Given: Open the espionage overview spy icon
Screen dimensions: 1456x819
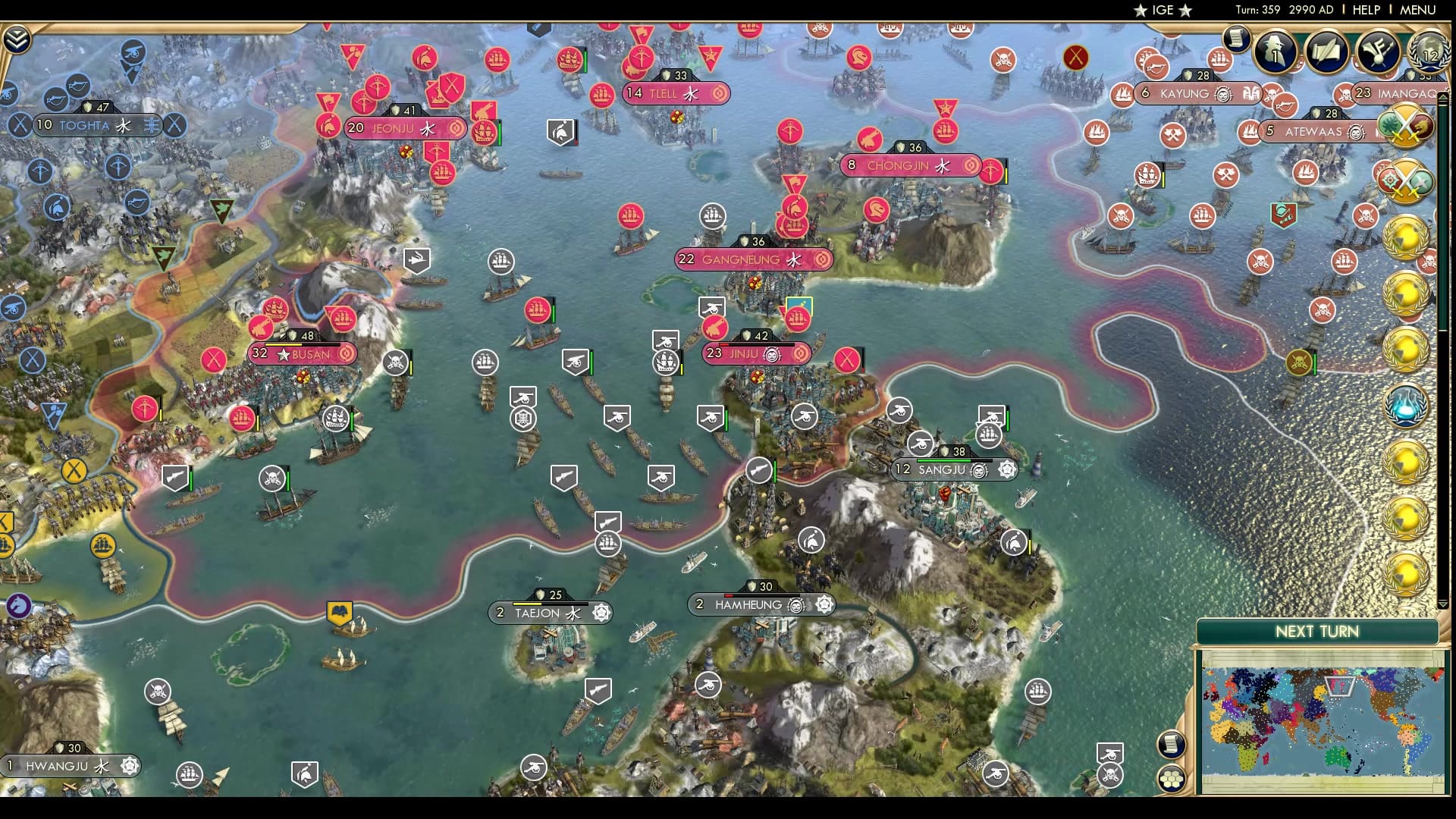Looking at the screenshot, I should (1276, 52).
